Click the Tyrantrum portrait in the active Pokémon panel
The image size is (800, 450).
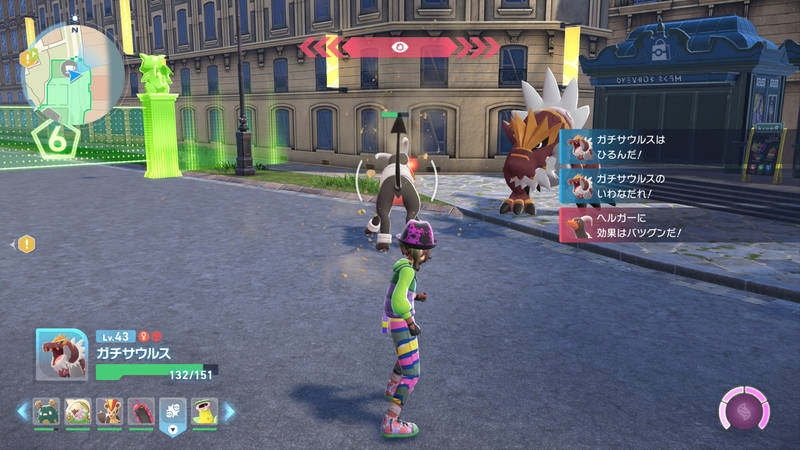[61, 355]
